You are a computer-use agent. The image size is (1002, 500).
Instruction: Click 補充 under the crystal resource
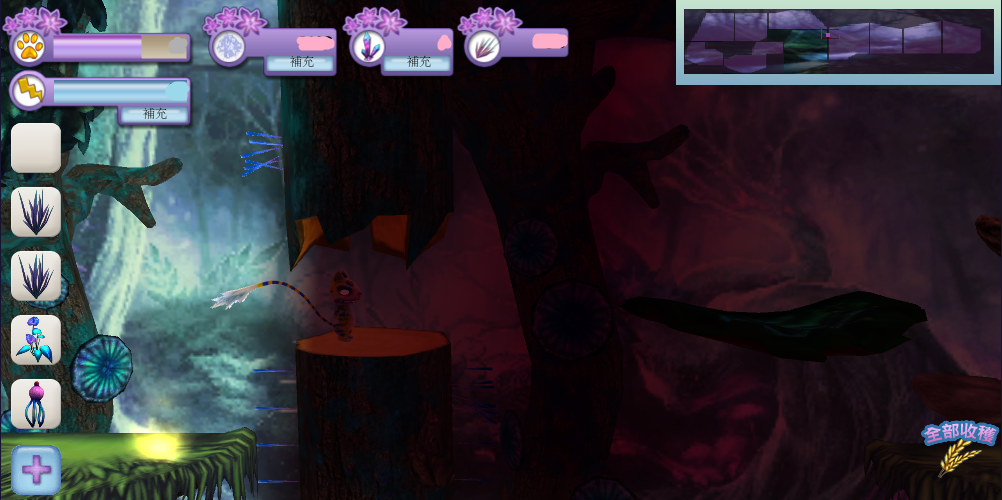(x=418, y=62)
